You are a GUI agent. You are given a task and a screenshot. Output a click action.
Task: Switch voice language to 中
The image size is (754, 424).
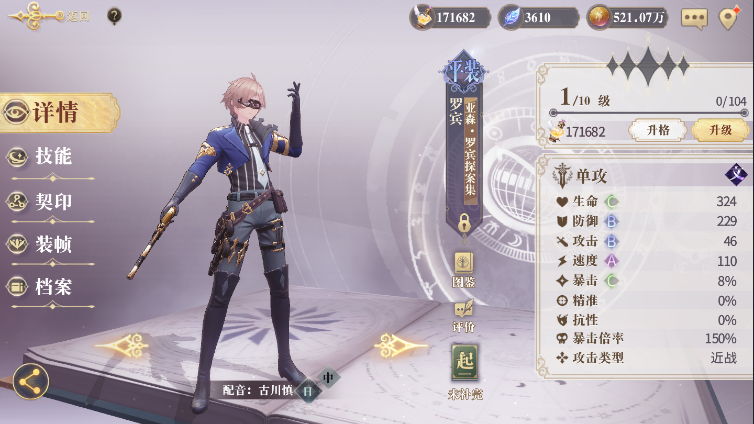pyautogui.click(x=328, y=377)
